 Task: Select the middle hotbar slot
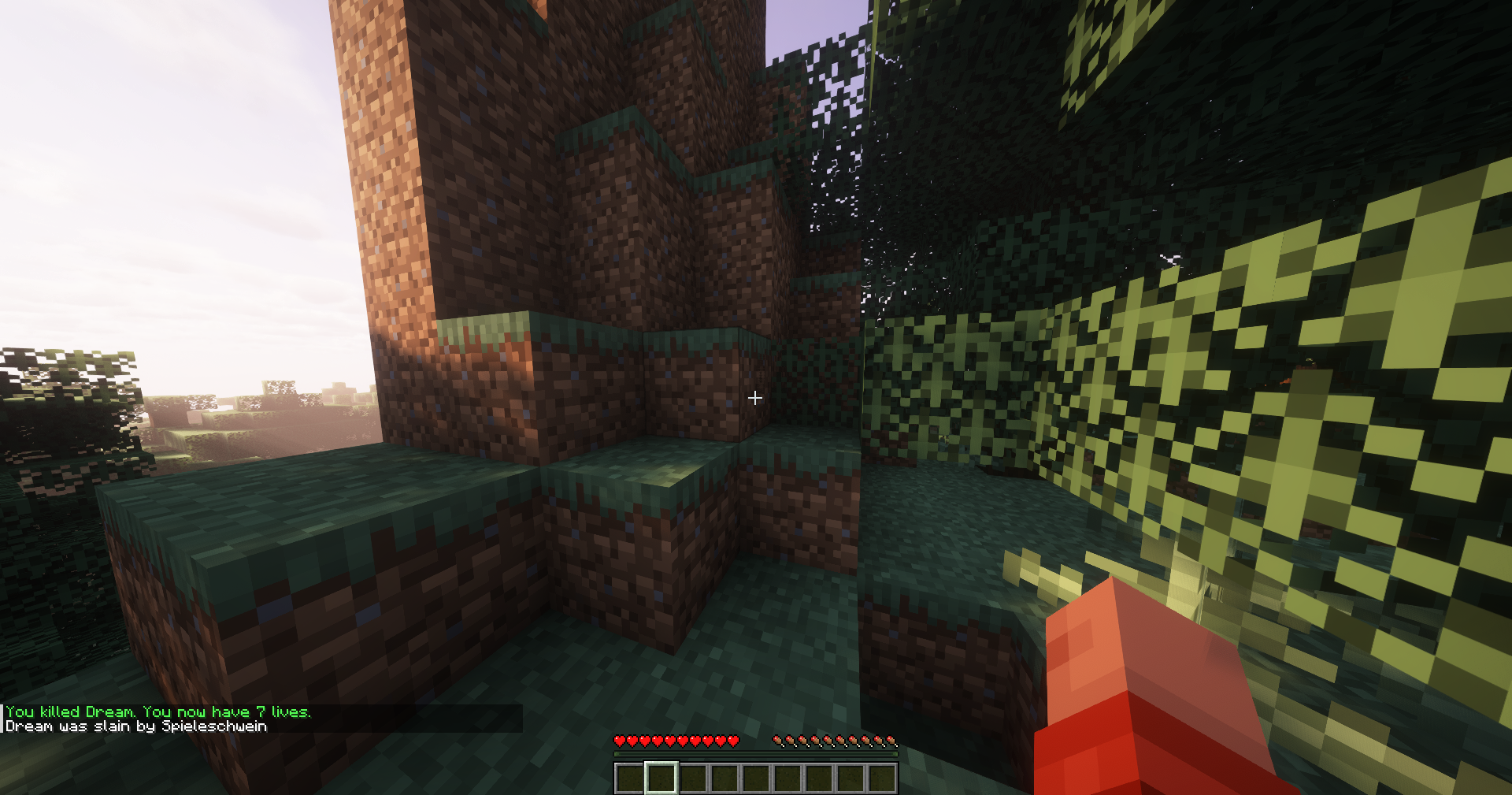[755, 778]
